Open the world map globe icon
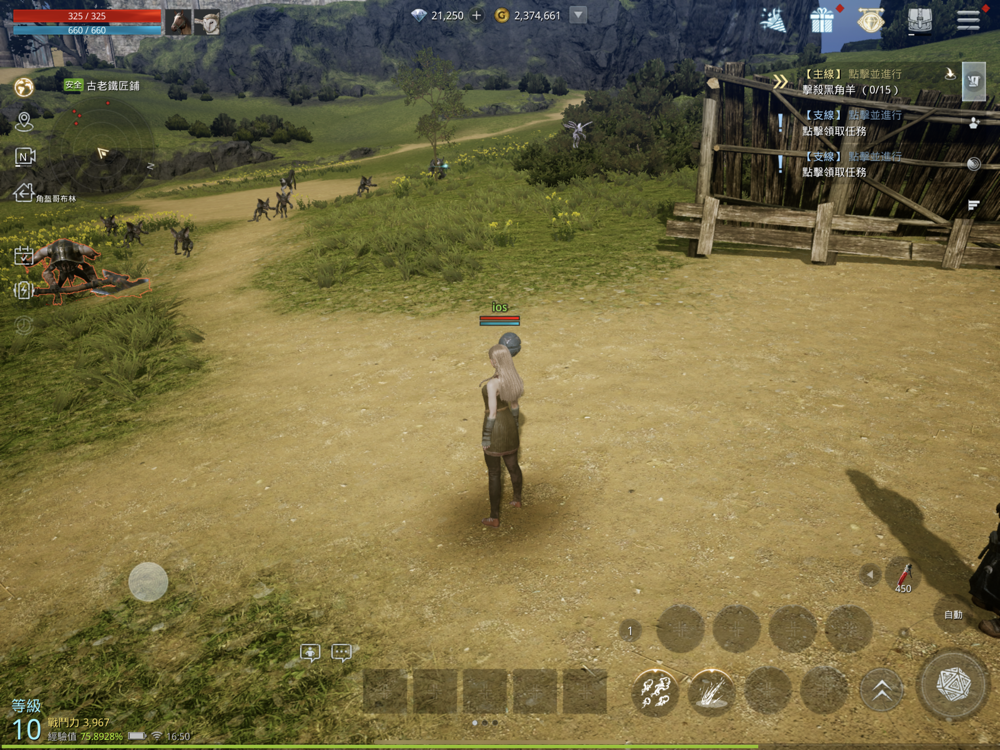 coord(24,88)
